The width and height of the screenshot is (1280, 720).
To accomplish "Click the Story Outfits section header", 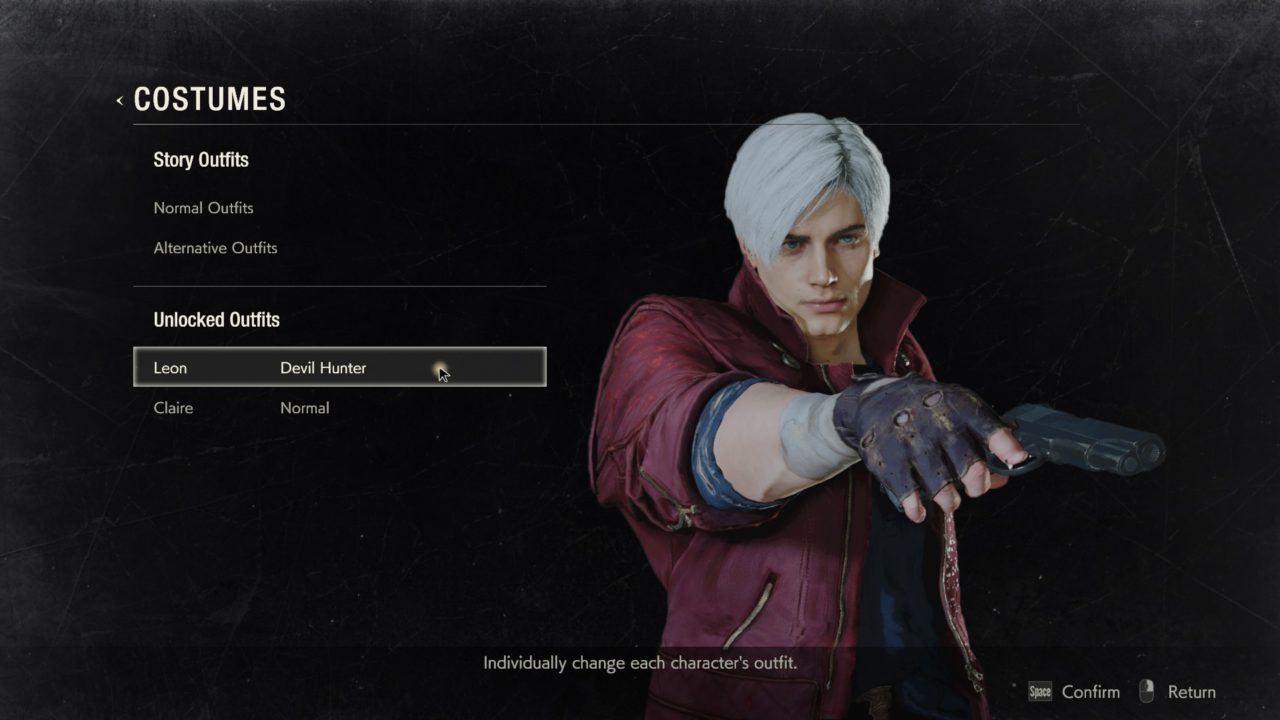I will 201,160.
